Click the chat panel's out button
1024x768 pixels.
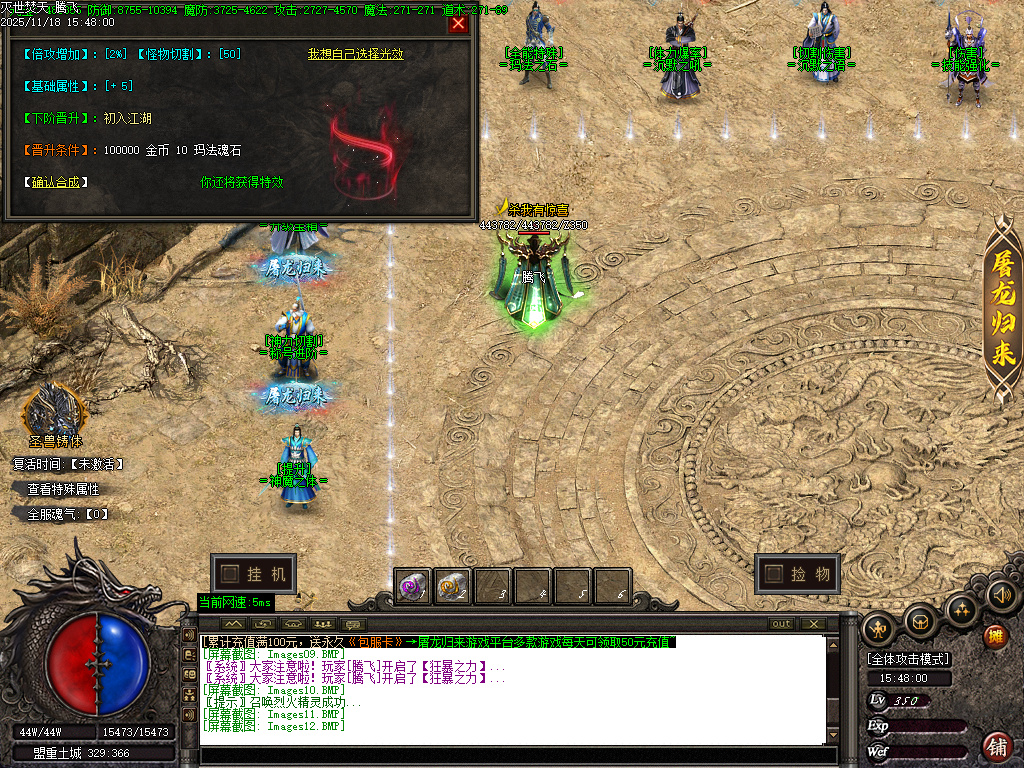point(782,624)
